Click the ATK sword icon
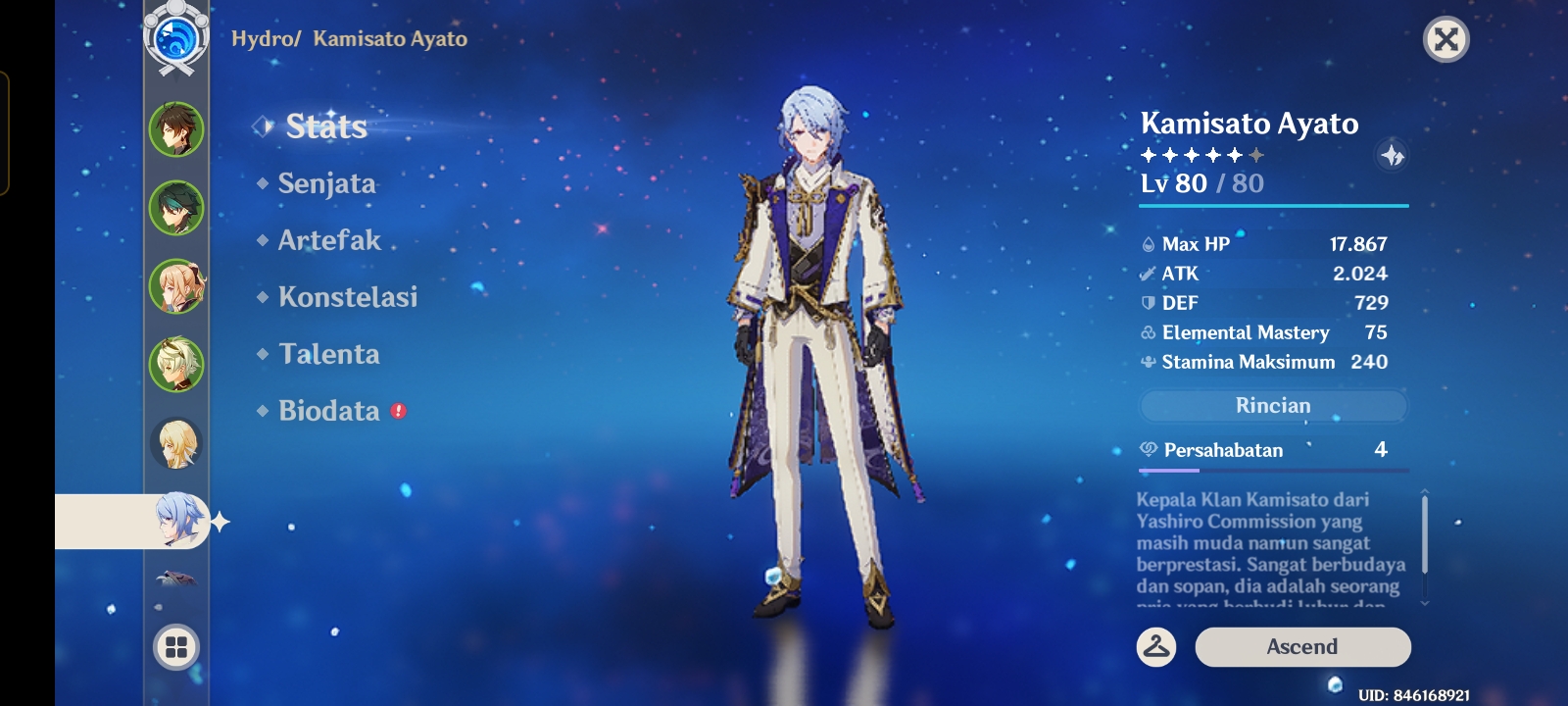The image size is (1568, 706). click(x=1147, y=274)
